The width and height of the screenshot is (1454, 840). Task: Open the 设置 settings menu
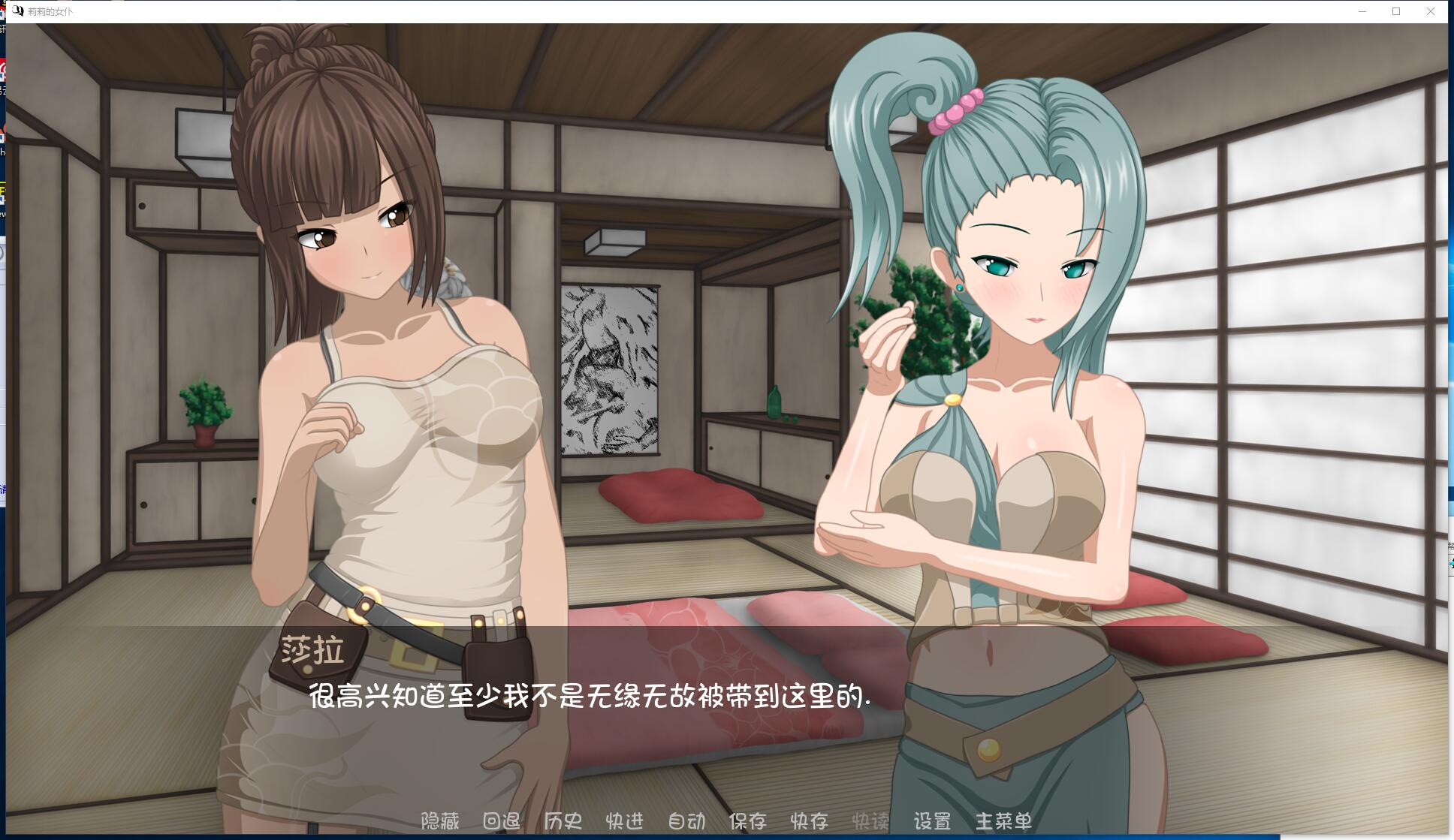click(934, 822)
